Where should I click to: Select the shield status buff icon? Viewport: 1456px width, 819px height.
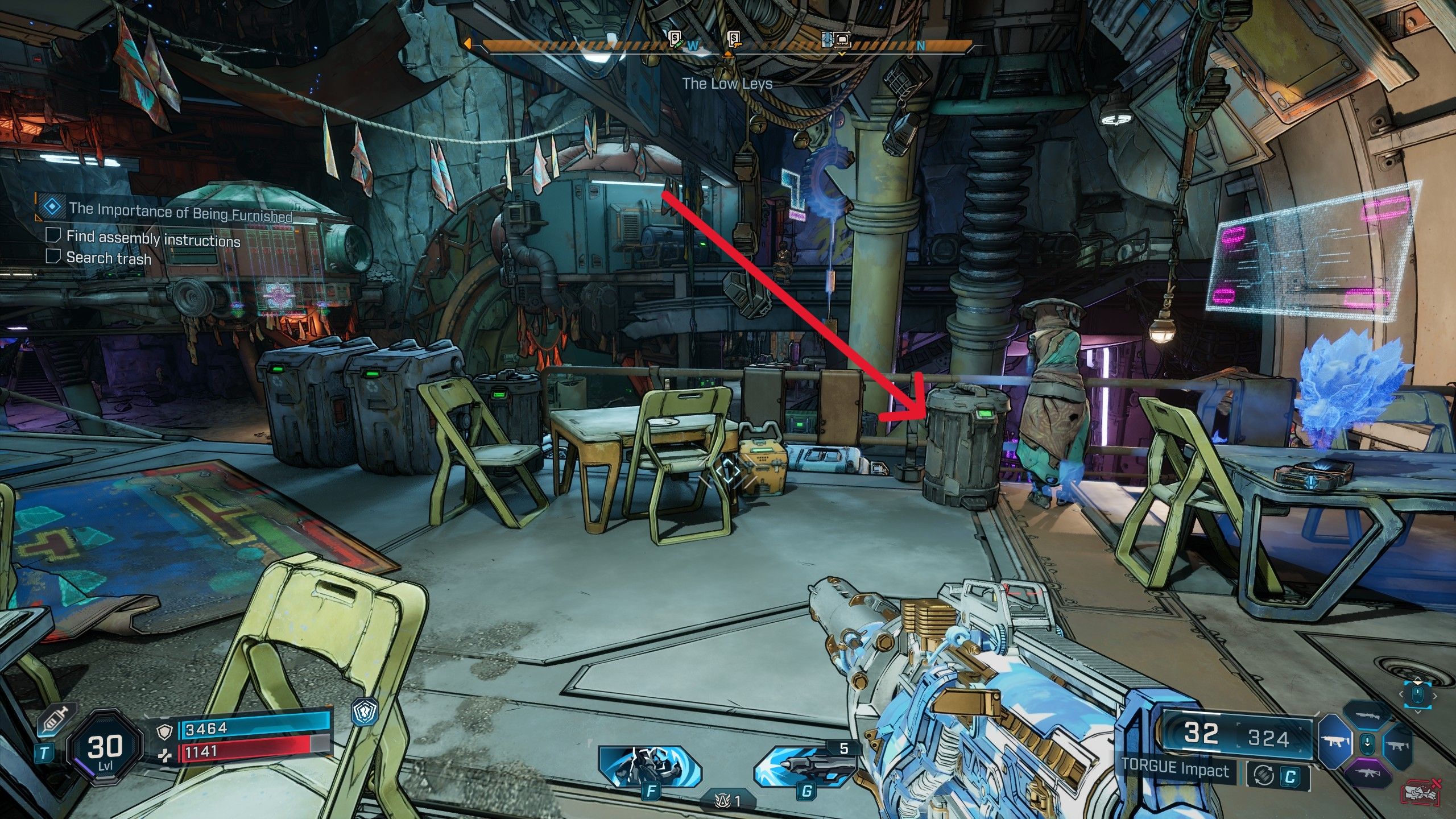[365, 713]
